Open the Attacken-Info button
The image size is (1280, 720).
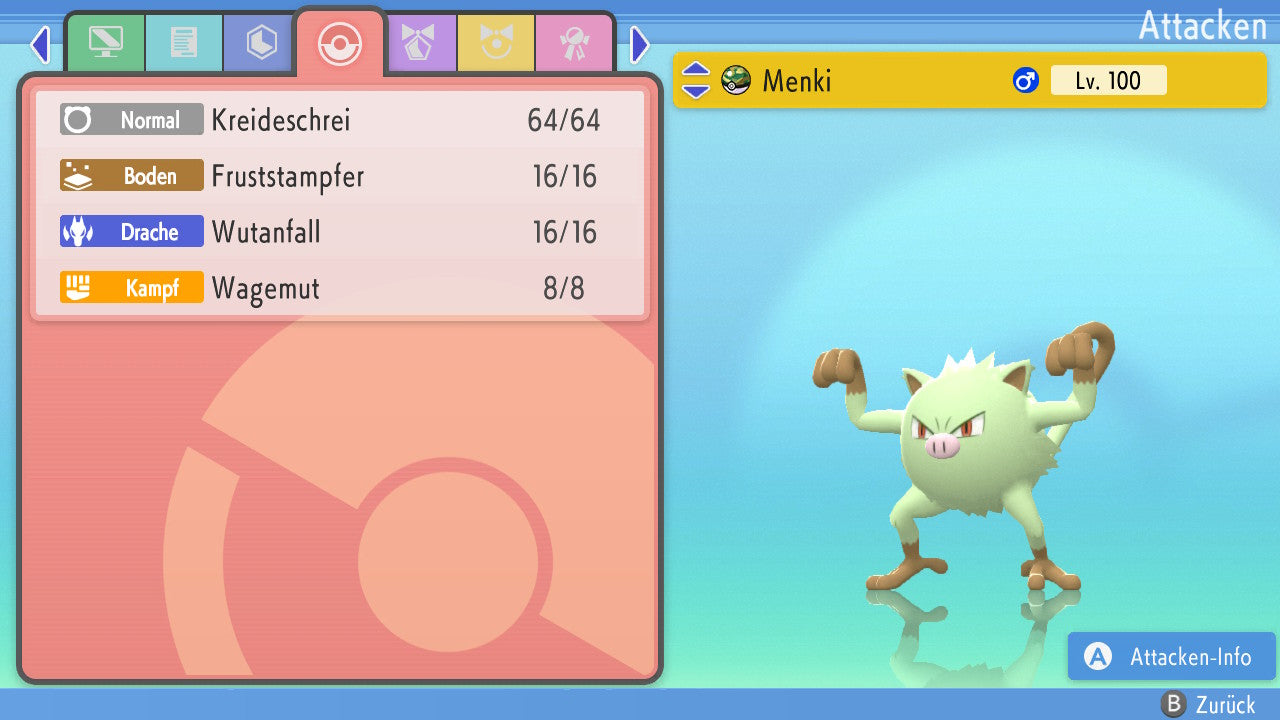point(1172,657)
